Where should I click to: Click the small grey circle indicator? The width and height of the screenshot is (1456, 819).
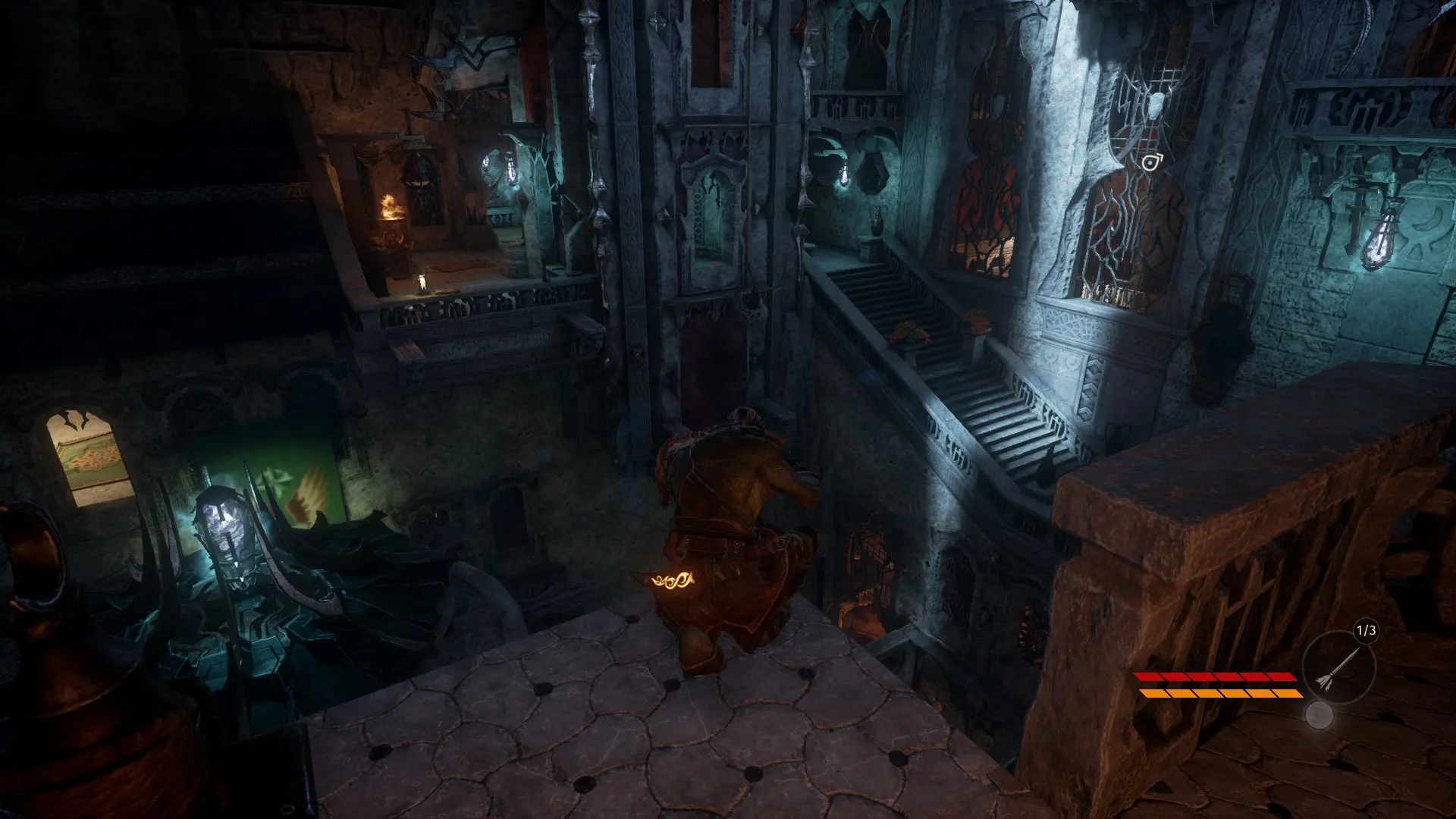pos(1319,715)
